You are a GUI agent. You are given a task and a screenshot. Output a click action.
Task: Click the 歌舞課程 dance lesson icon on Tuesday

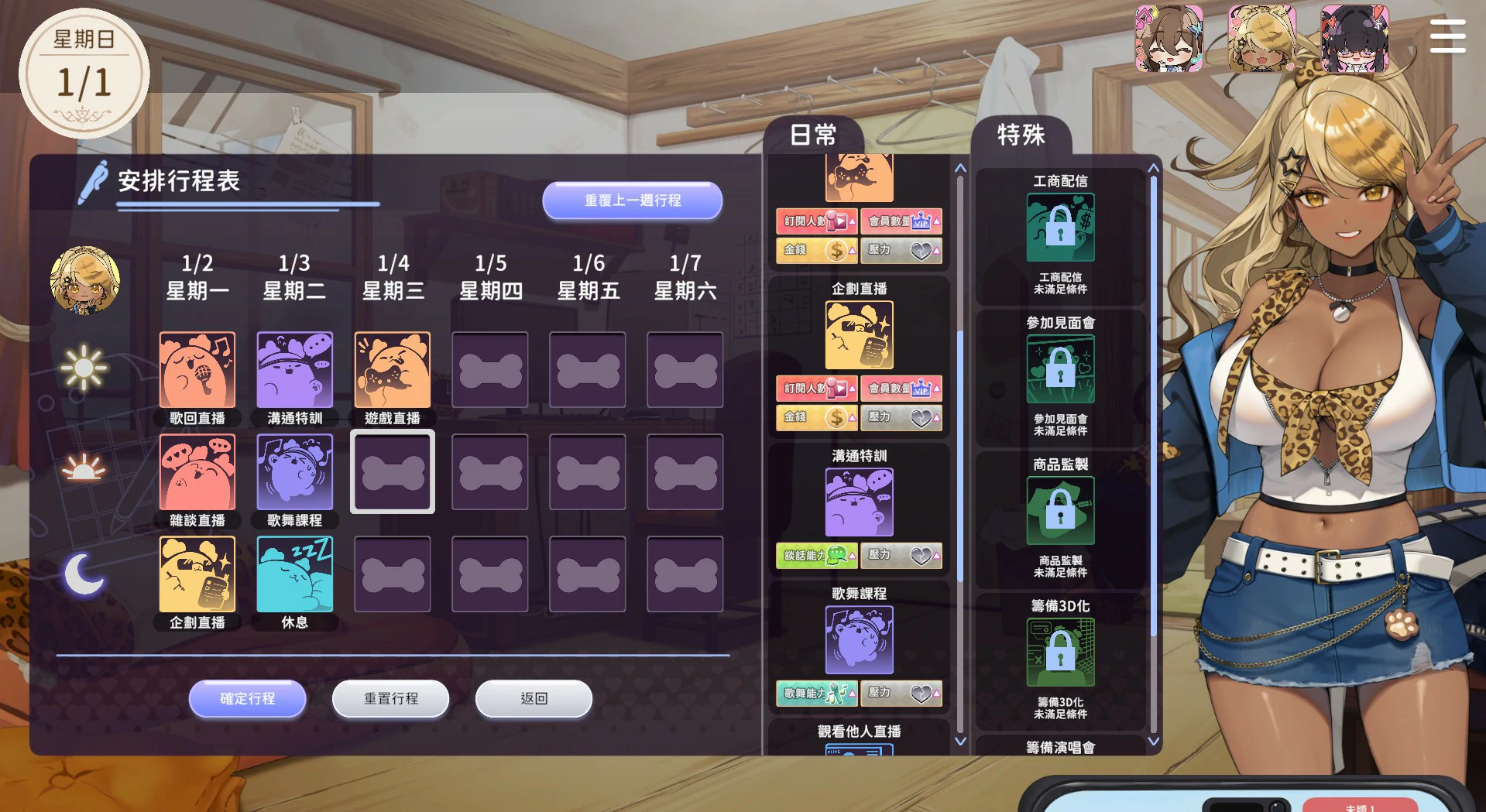294,472
